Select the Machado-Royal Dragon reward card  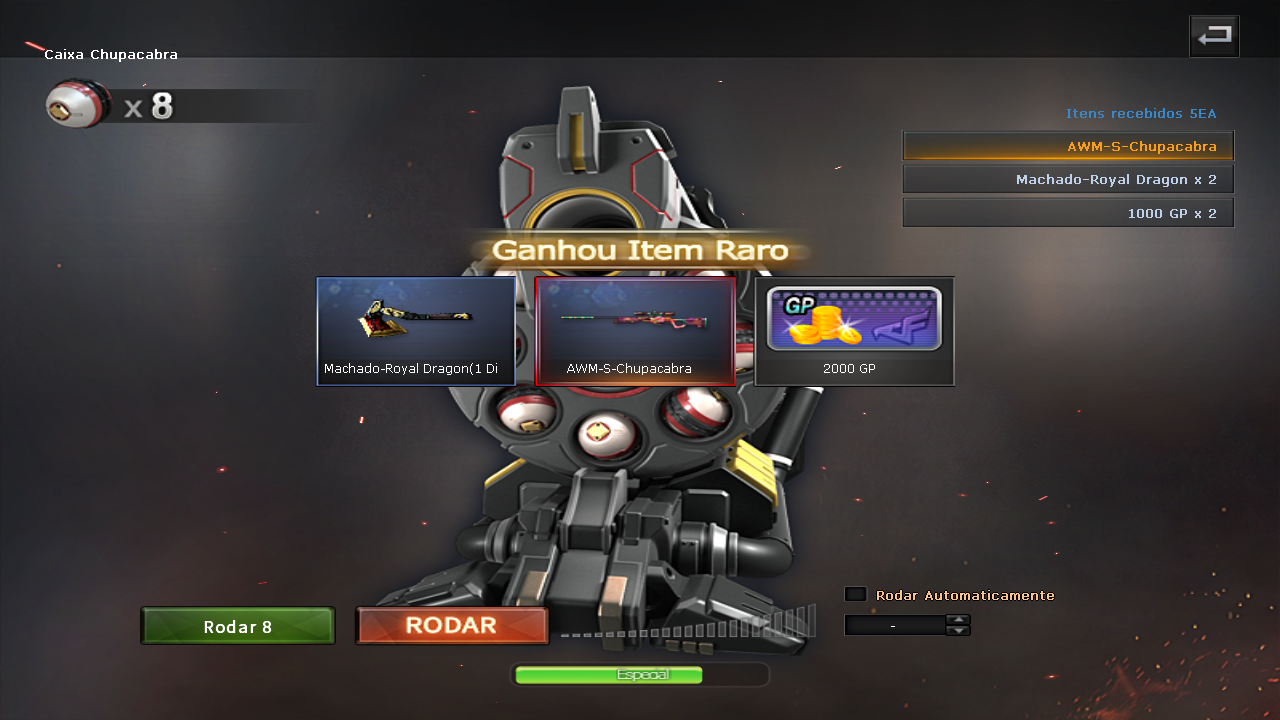pos(416,331)
